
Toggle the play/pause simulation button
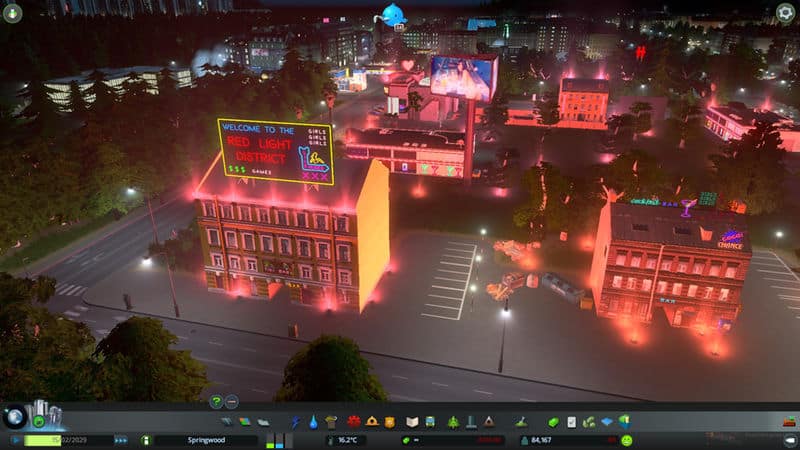coord(16,439)
